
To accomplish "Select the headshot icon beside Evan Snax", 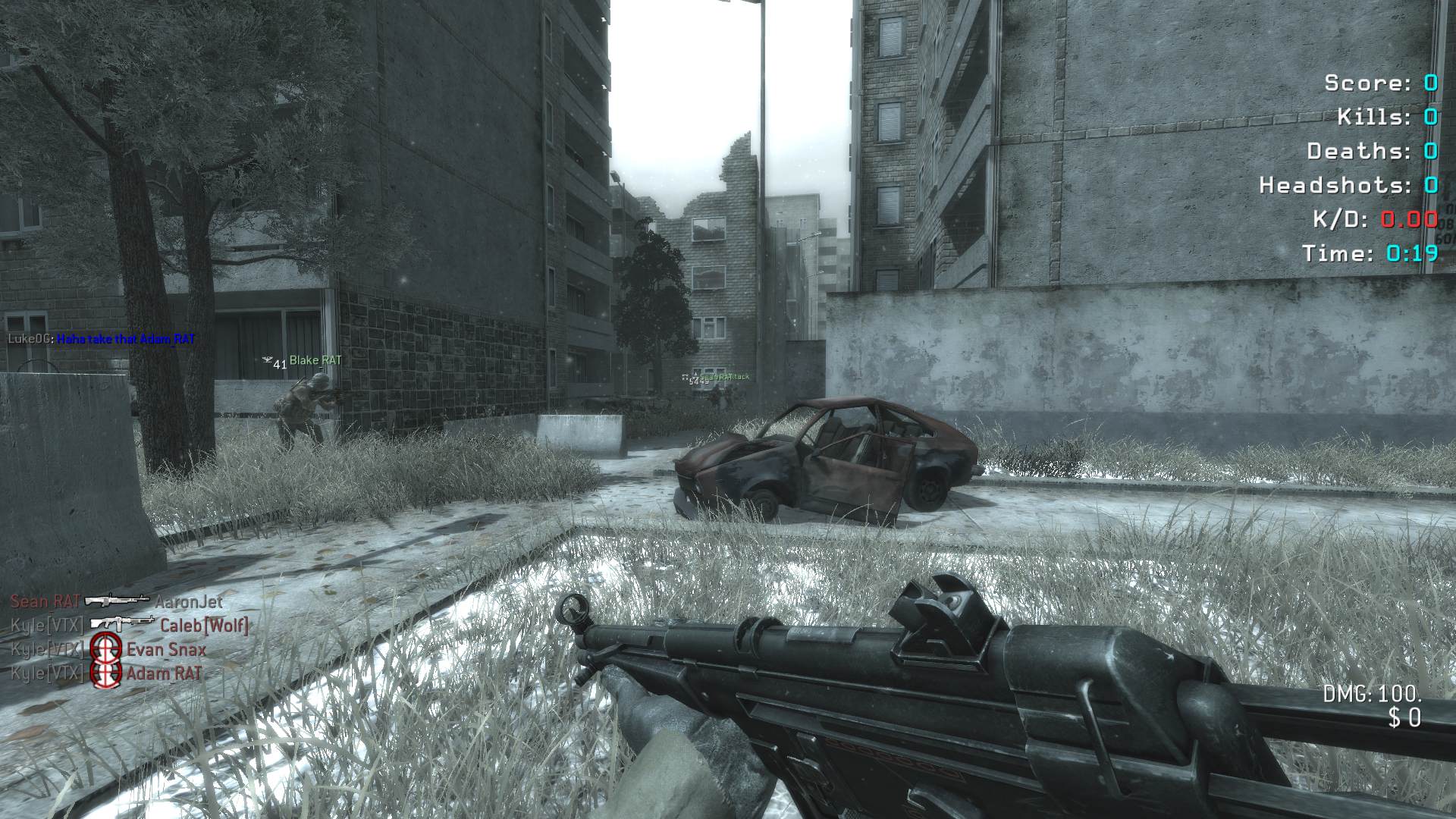I will (x=105, y=648).
